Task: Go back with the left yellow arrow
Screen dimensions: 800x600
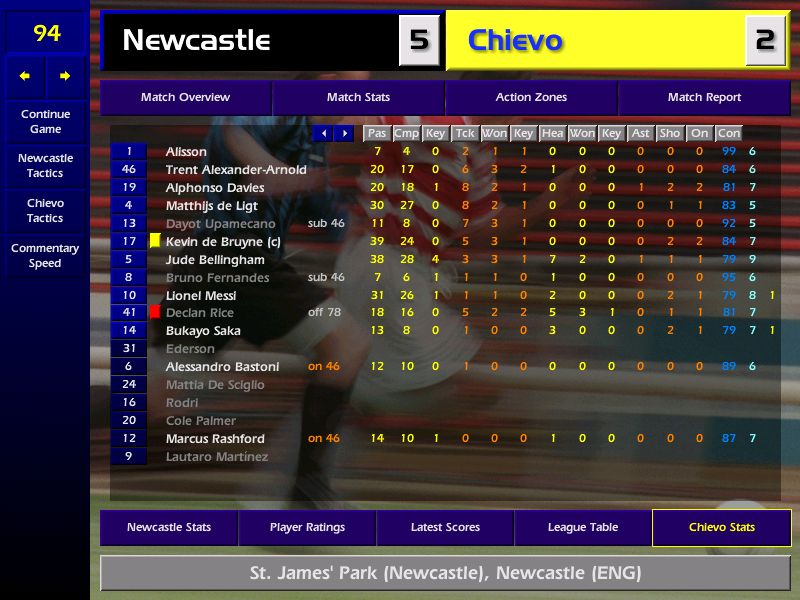Action: pos(25,76)
